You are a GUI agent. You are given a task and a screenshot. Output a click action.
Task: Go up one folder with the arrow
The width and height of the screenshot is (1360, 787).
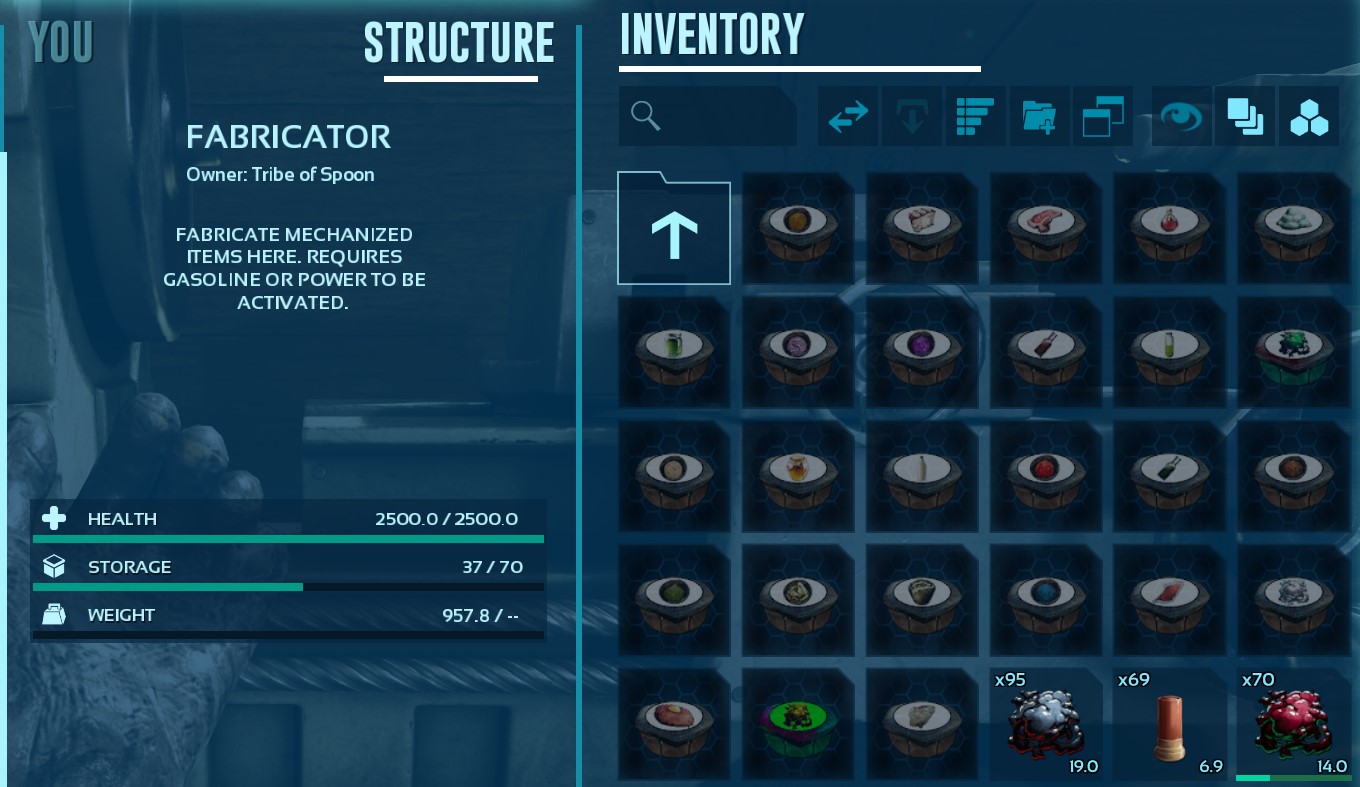point(674,229)
